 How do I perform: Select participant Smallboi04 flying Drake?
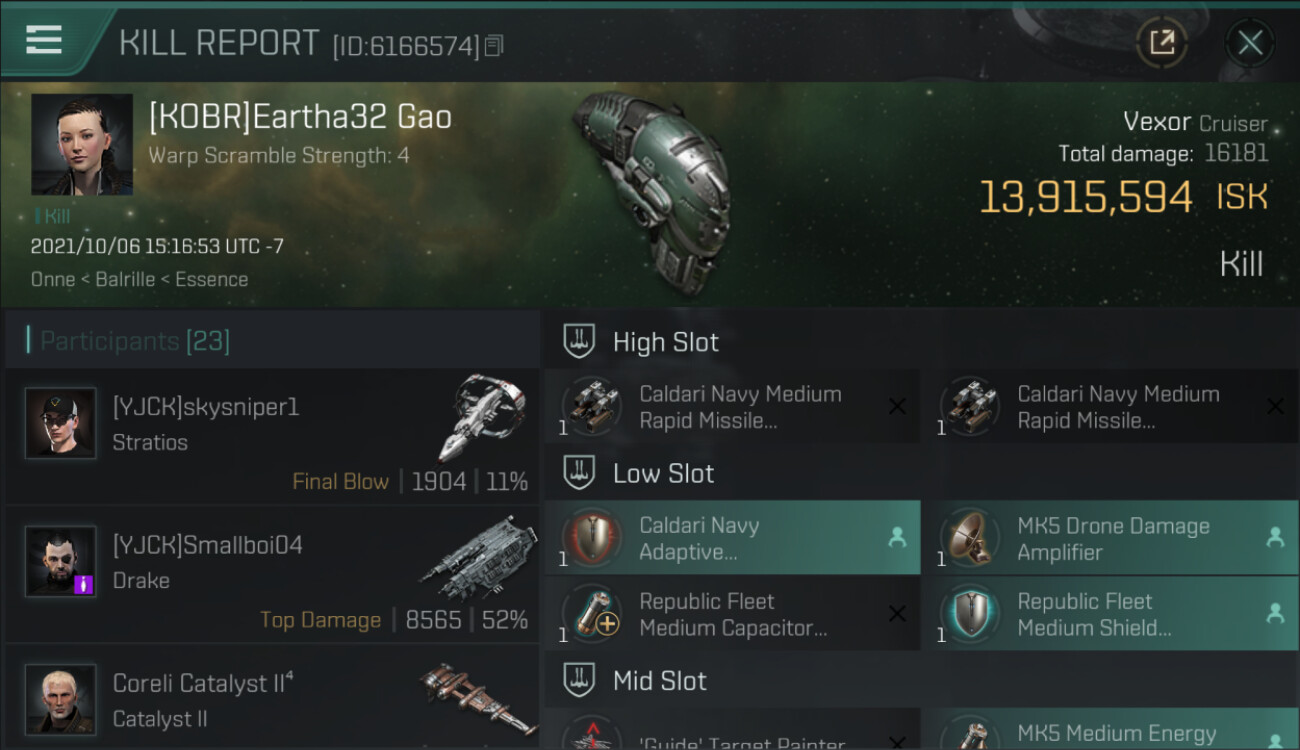[x=272, y=574]
